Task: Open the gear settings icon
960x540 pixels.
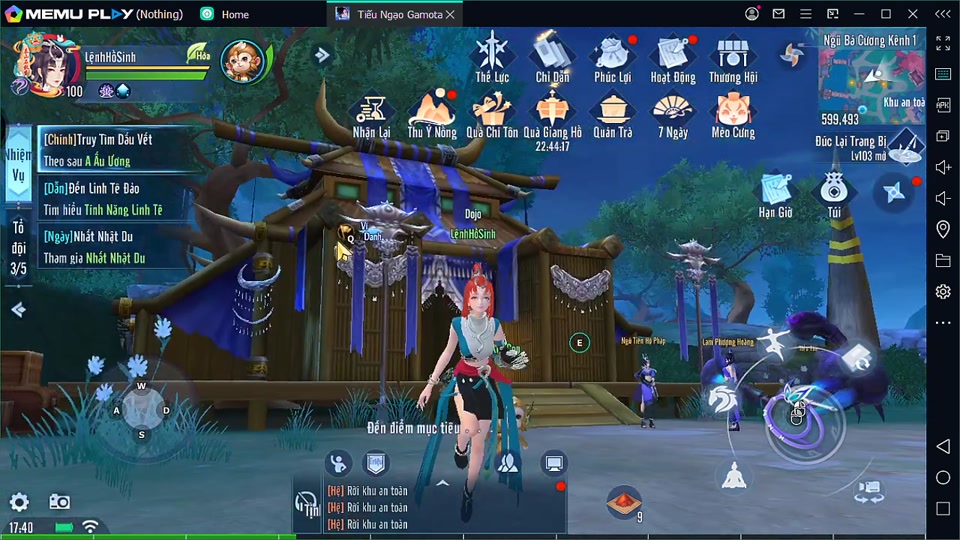Action: (19, 502)
